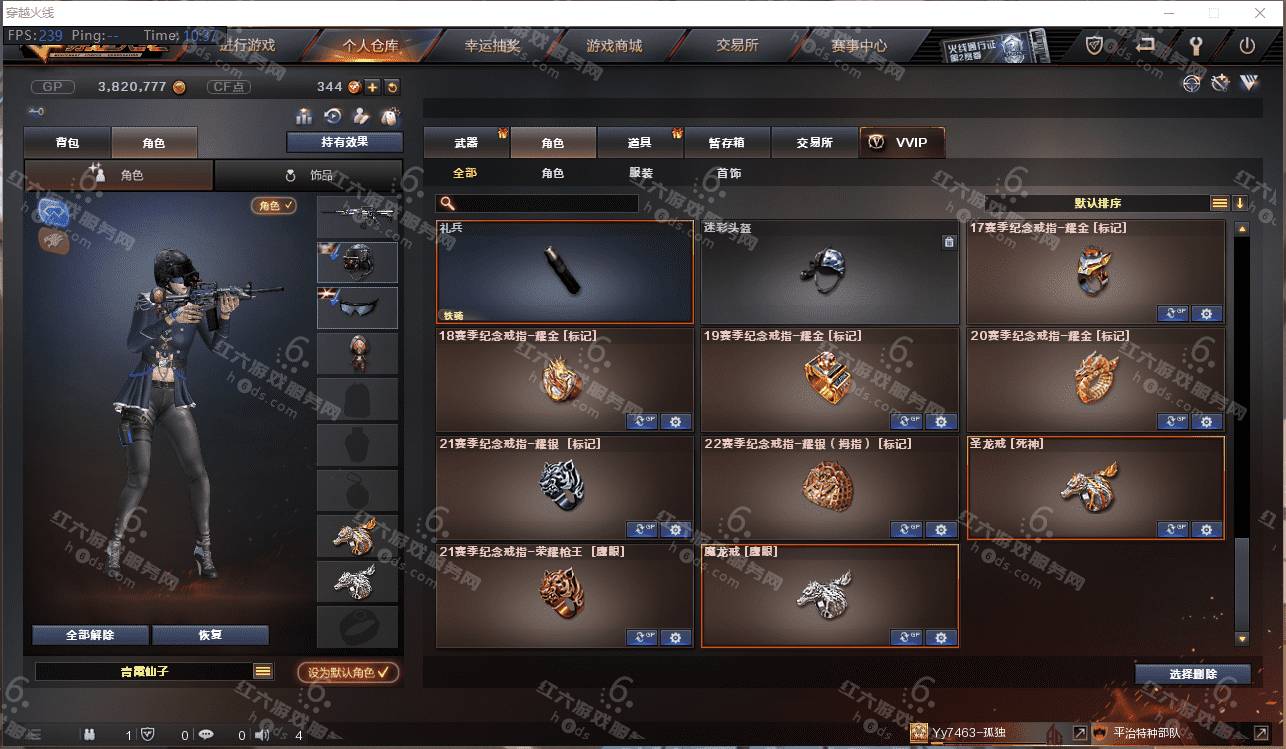1286x749 pixels.
Task: Show the 暂存箱 temporary storage tab
Action: (x=727, y=143)
